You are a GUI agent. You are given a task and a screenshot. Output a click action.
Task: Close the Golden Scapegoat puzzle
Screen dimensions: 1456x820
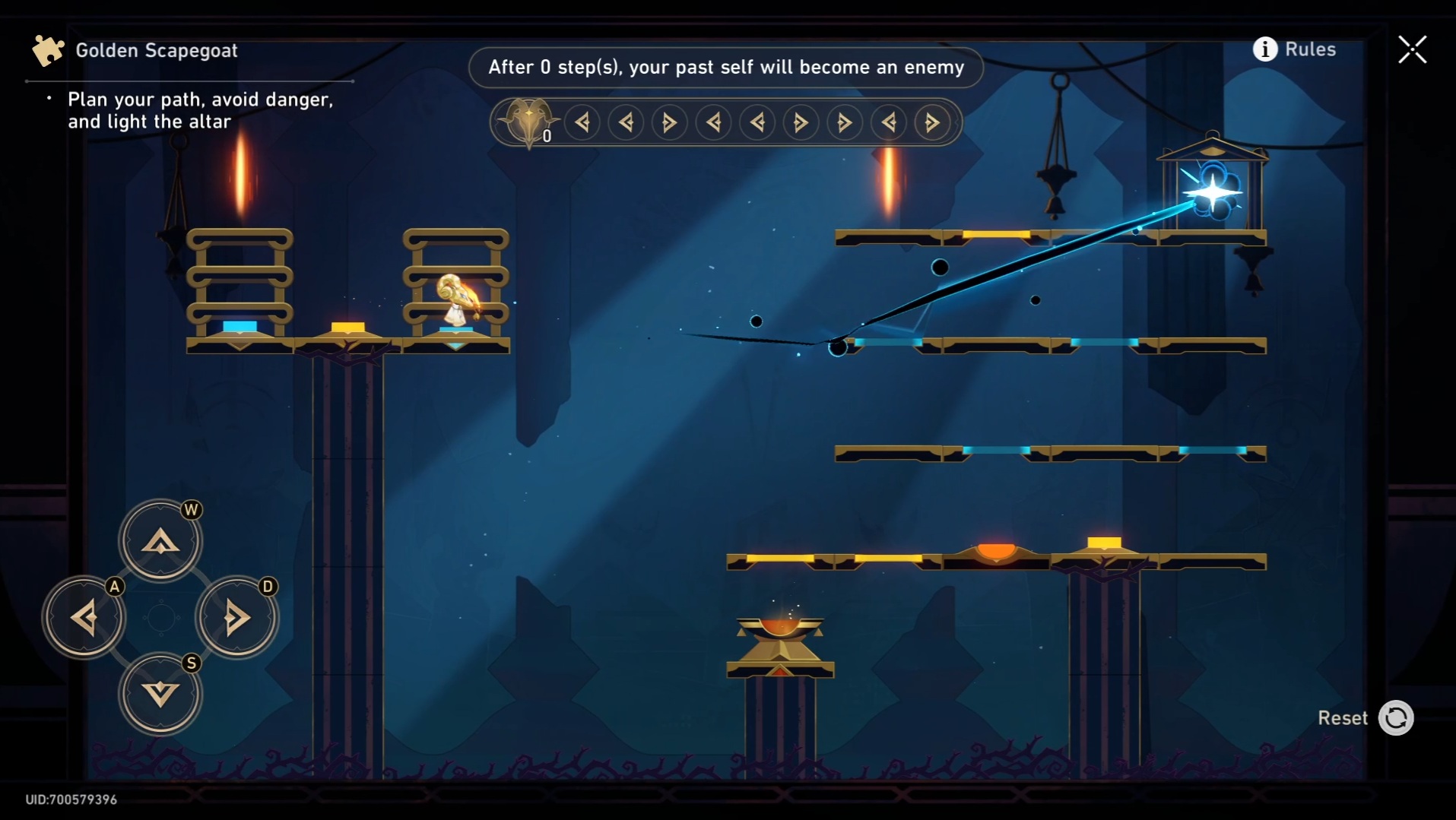[1412, 50]
